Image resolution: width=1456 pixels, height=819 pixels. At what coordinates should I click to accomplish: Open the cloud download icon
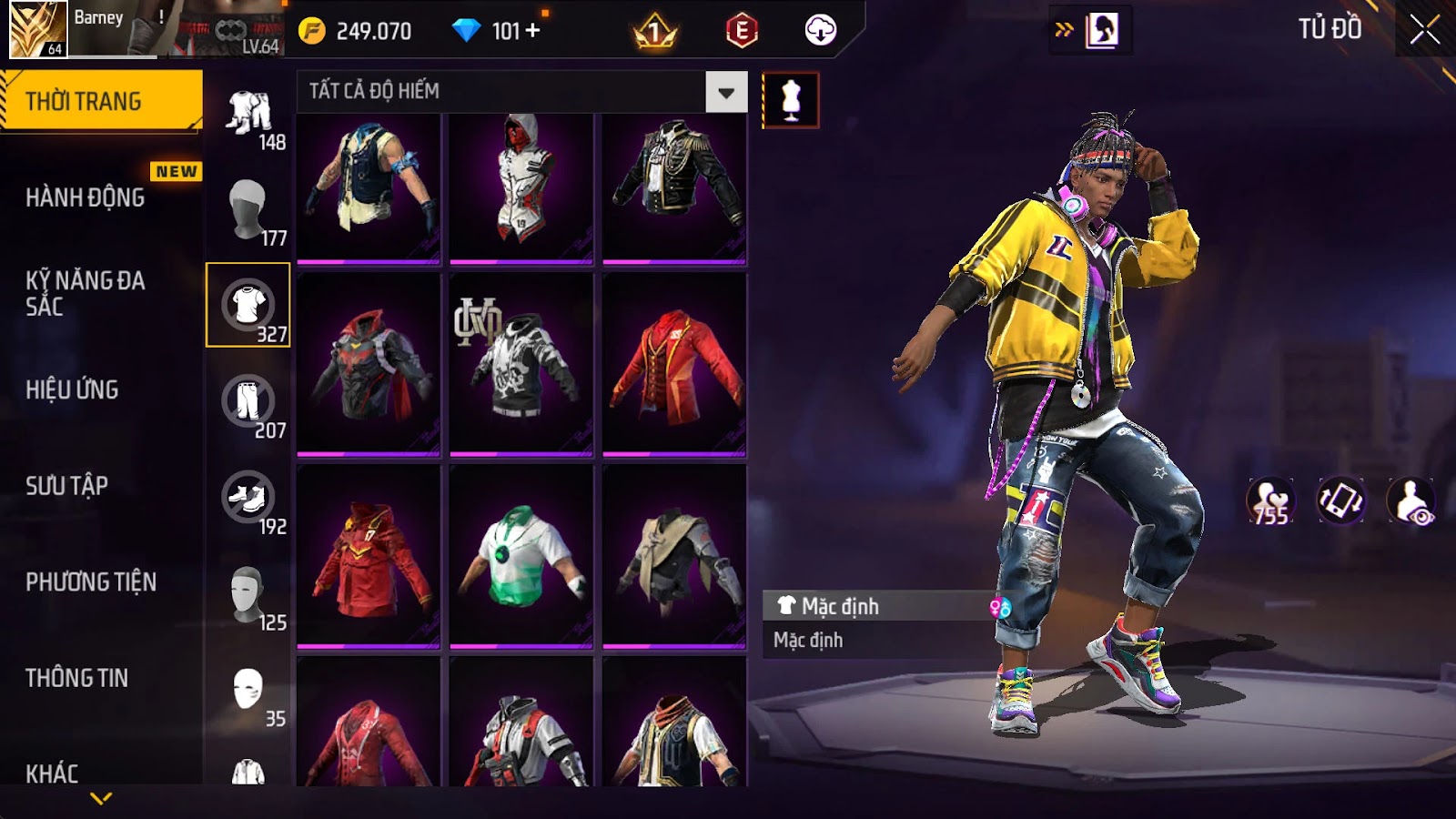tap(820, 31)
